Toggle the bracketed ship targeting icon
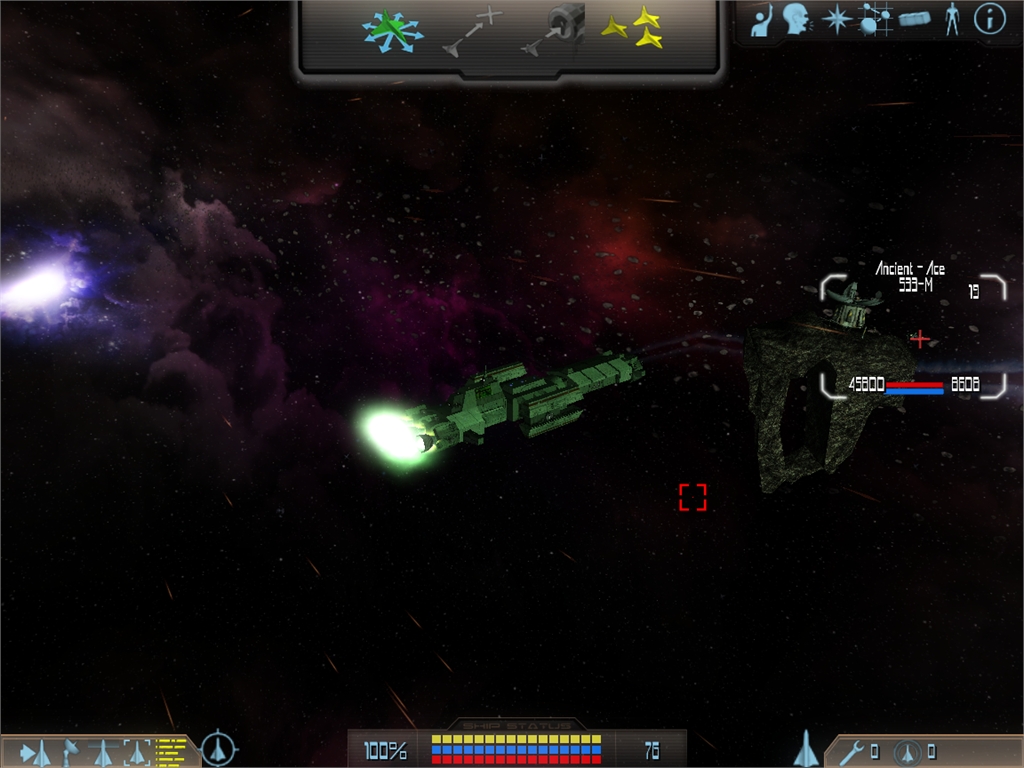Screen dimensions: 1024x768 point(137,751)
